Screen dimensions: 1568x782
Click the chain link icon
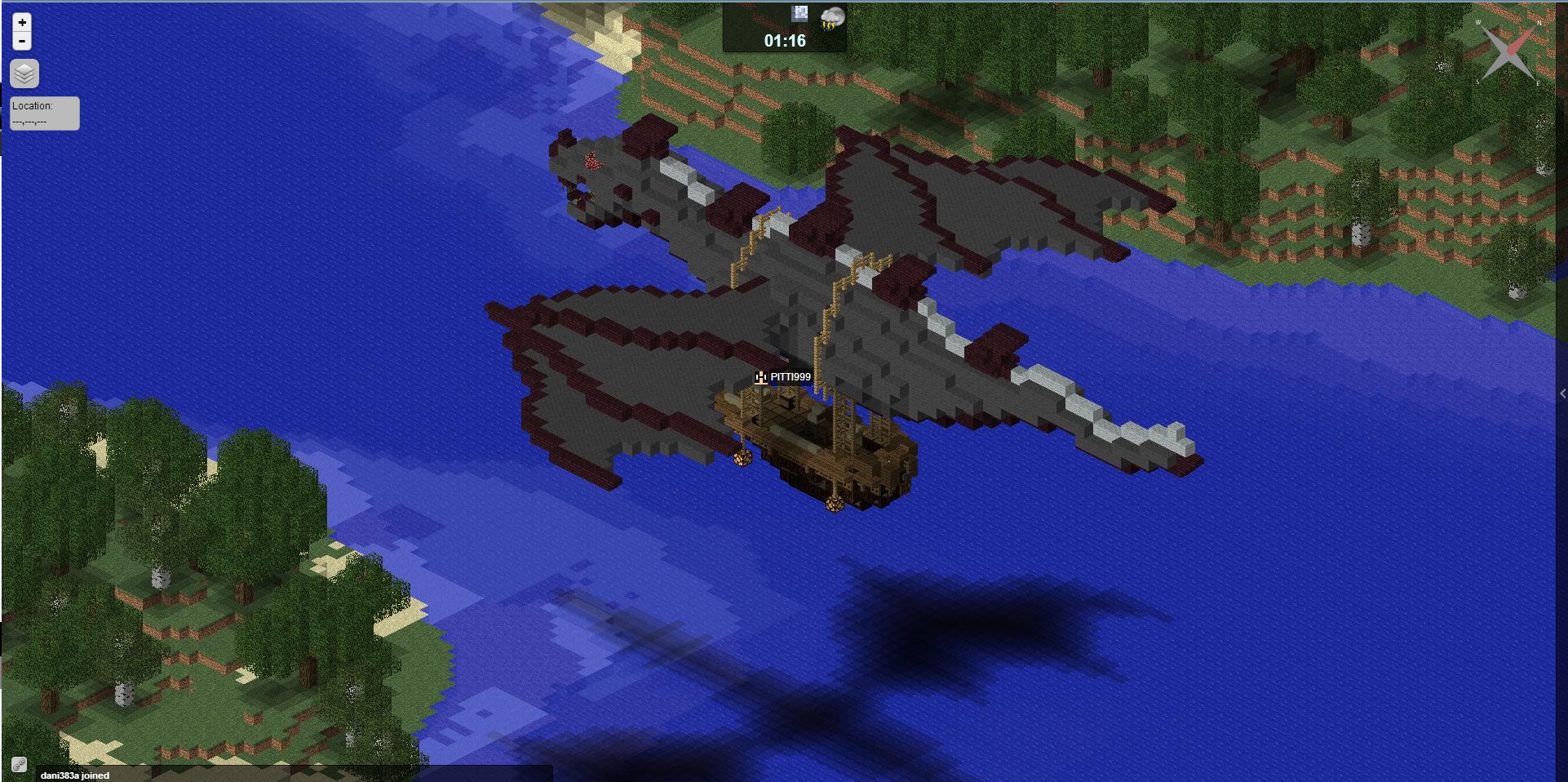(x=19, y=765)
